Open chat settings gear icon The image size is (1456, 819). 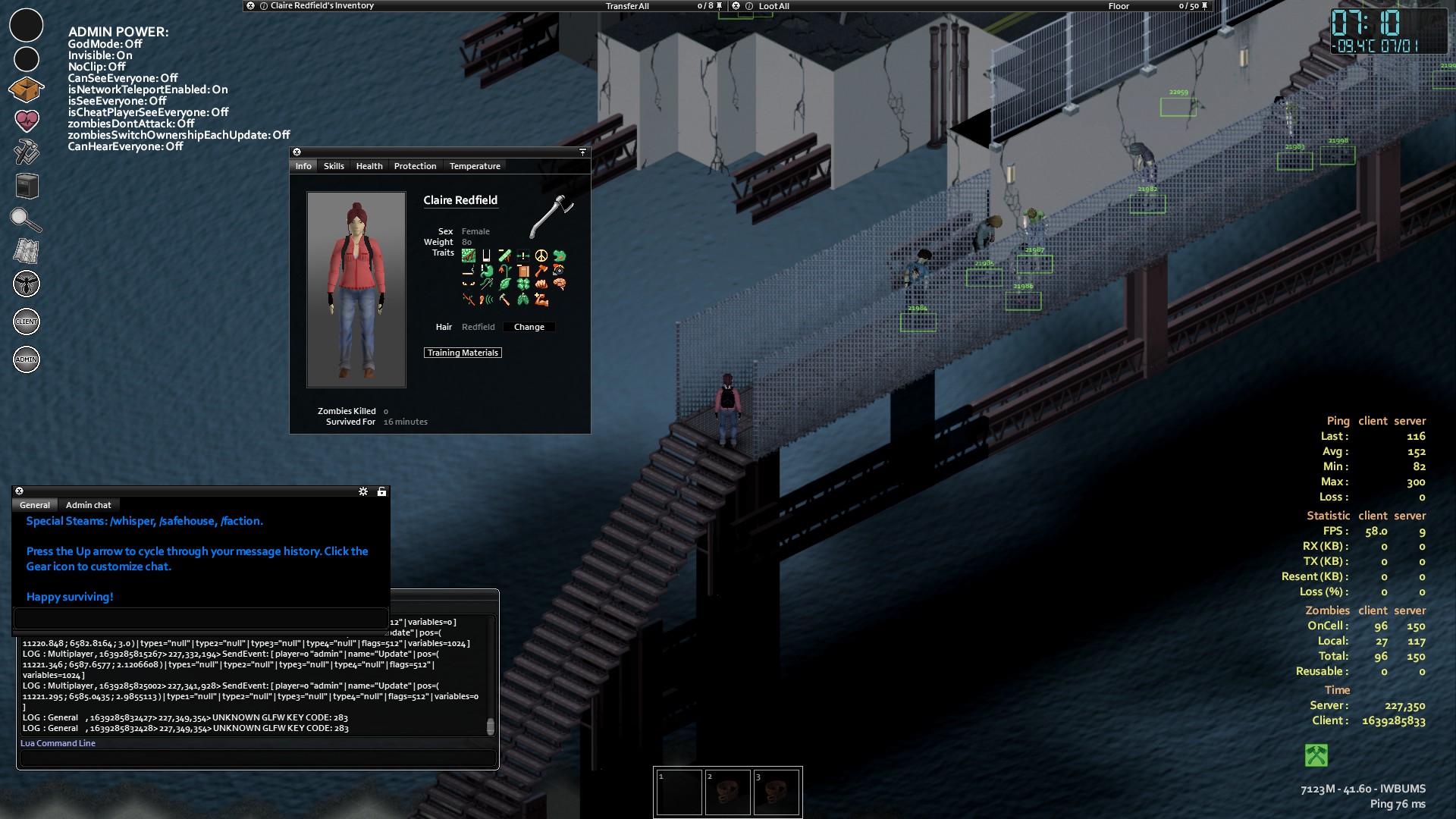coord(363,492)
